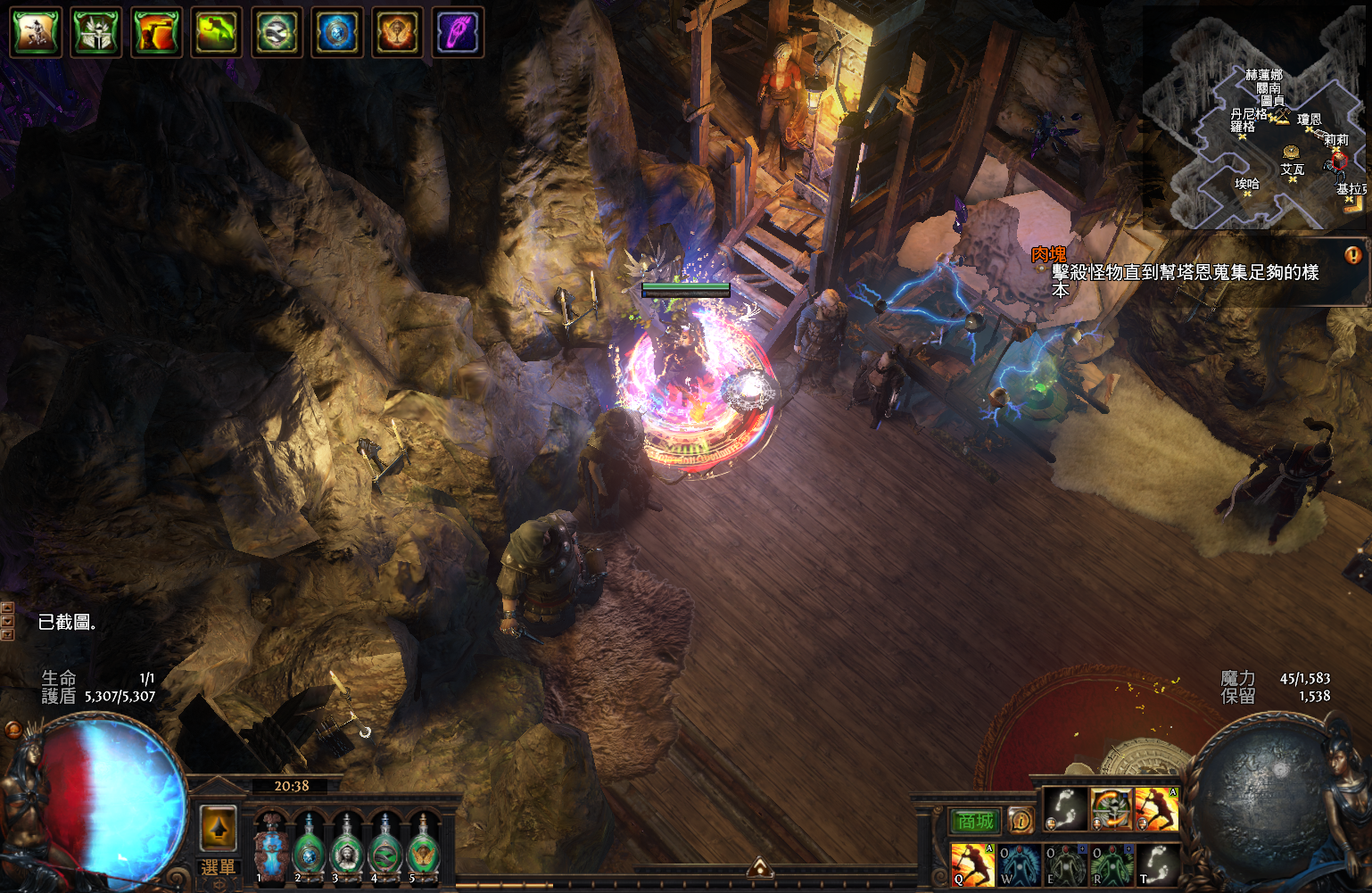Use the green flask with blue gem

click(309, 850)
